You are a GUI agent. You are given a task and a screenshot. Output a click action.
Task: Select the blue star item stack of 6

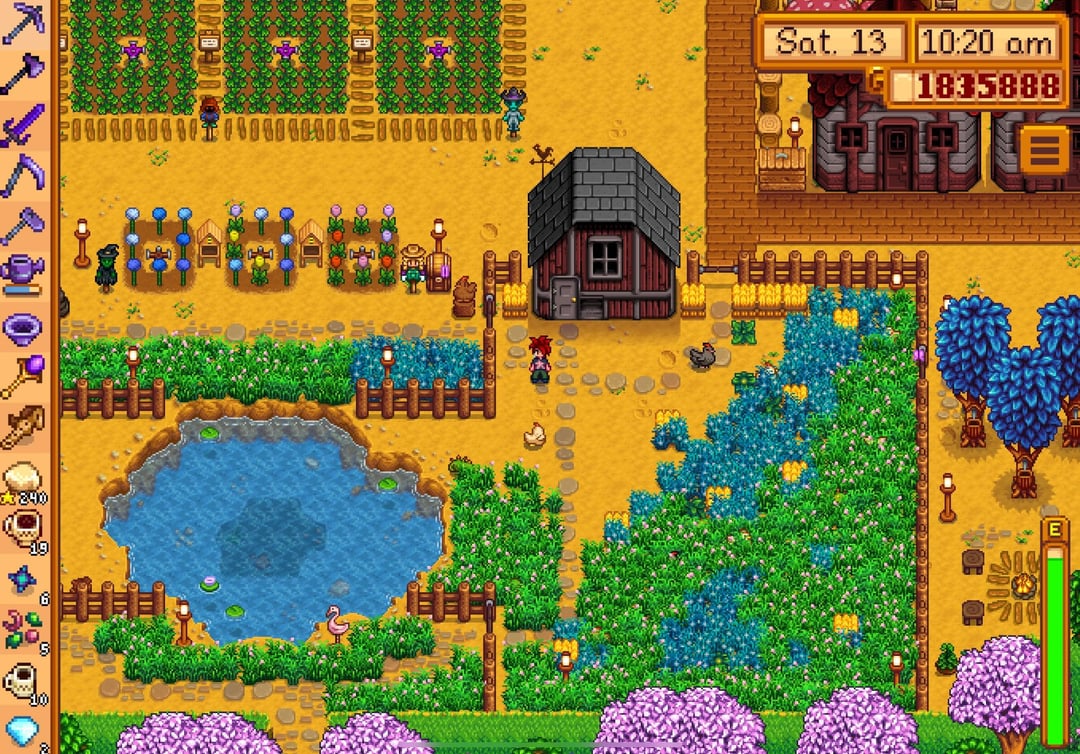coord(22,580)
